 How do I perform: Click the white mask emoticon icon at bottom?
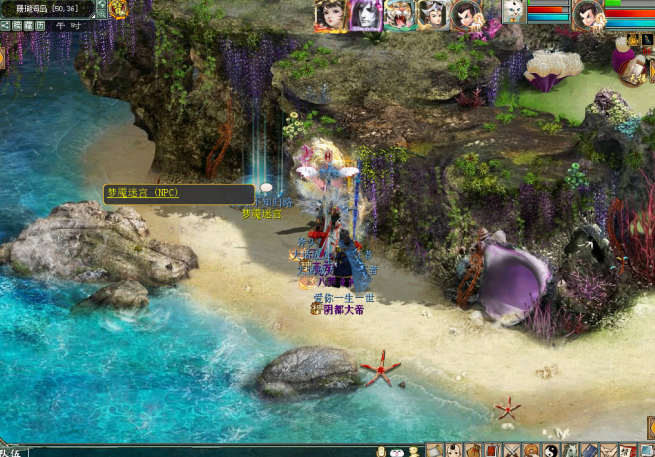pyautogui.click(x=397, y=451)
